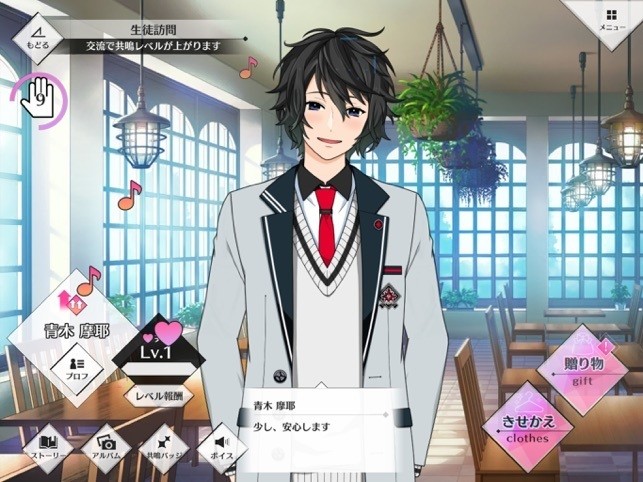The image size is (643, 482).
Task: Tap the hand touch counter icon
Action: pos(40,97)
